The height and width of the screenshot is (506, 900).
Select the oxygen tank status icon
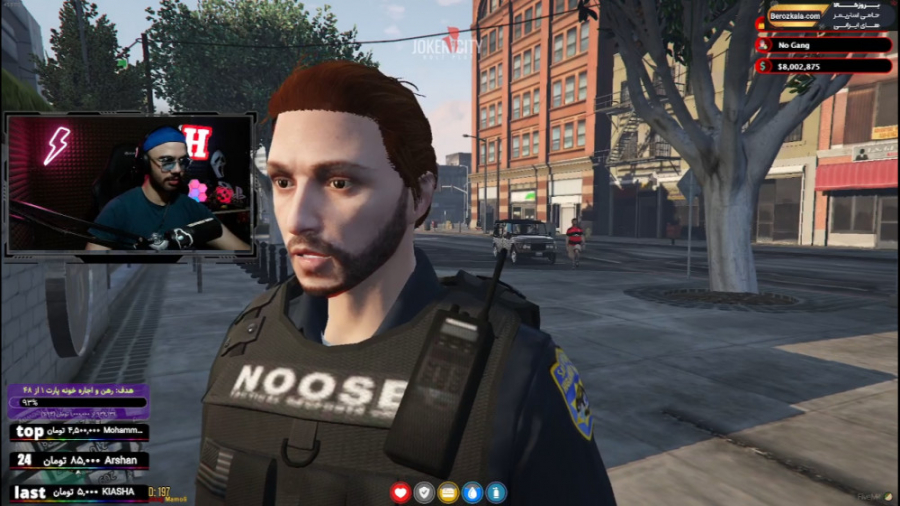point(497,492)
